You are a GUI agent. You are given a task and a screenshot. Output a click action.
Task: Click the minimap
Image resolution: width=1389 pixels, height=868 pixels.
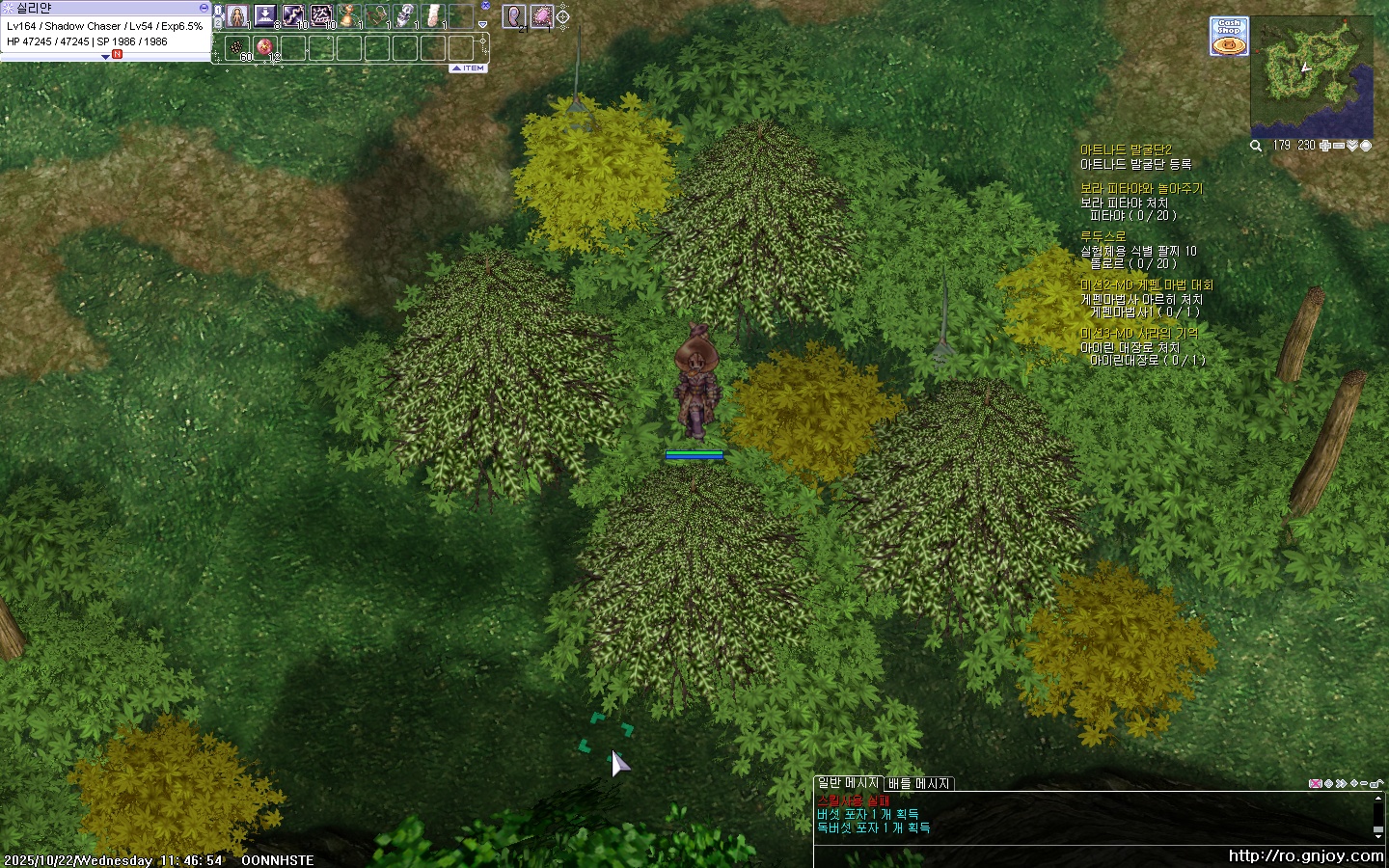1311,77
